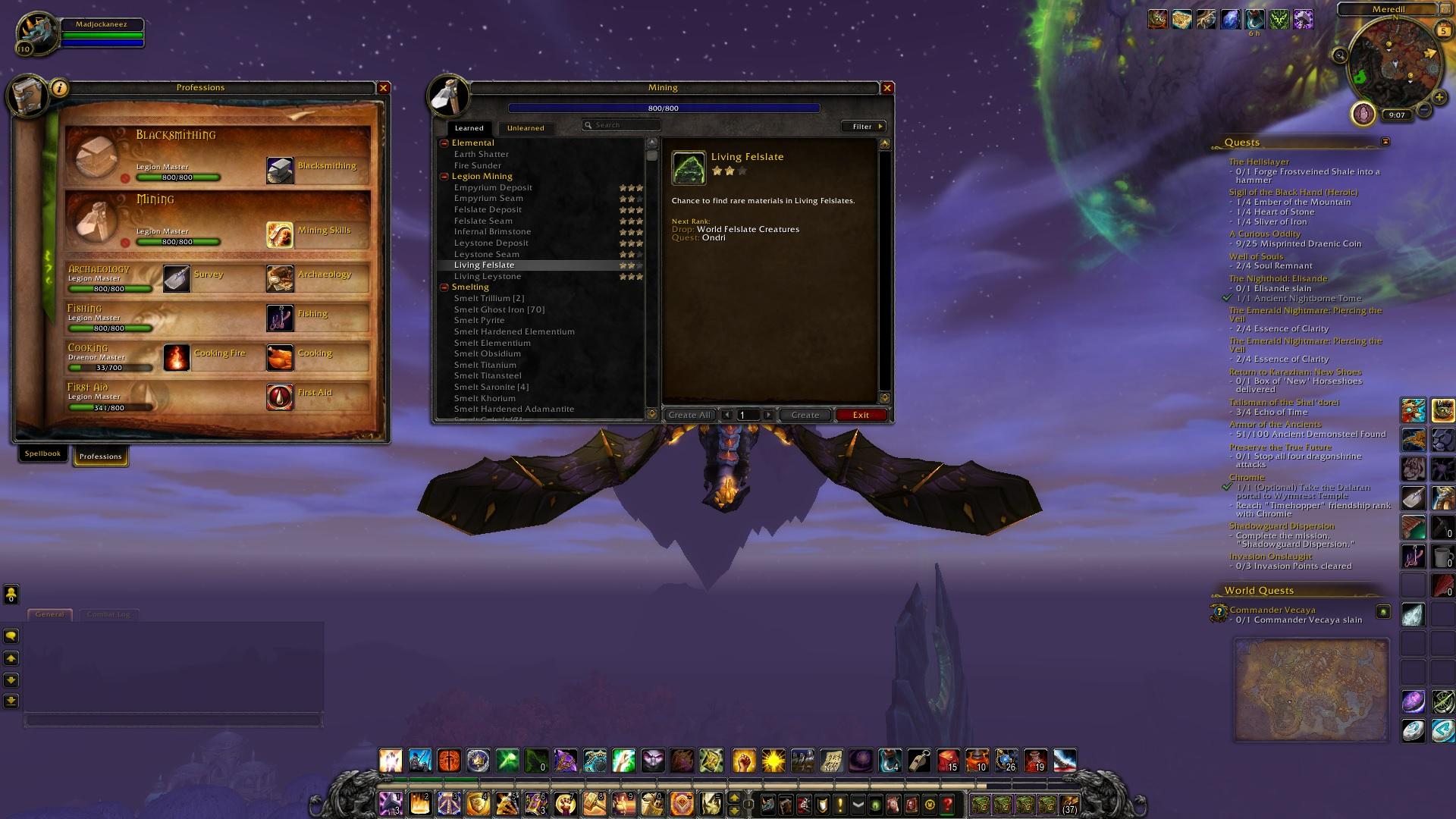
Task: Open the Fishing profession skill
Action: coord(280,318)
